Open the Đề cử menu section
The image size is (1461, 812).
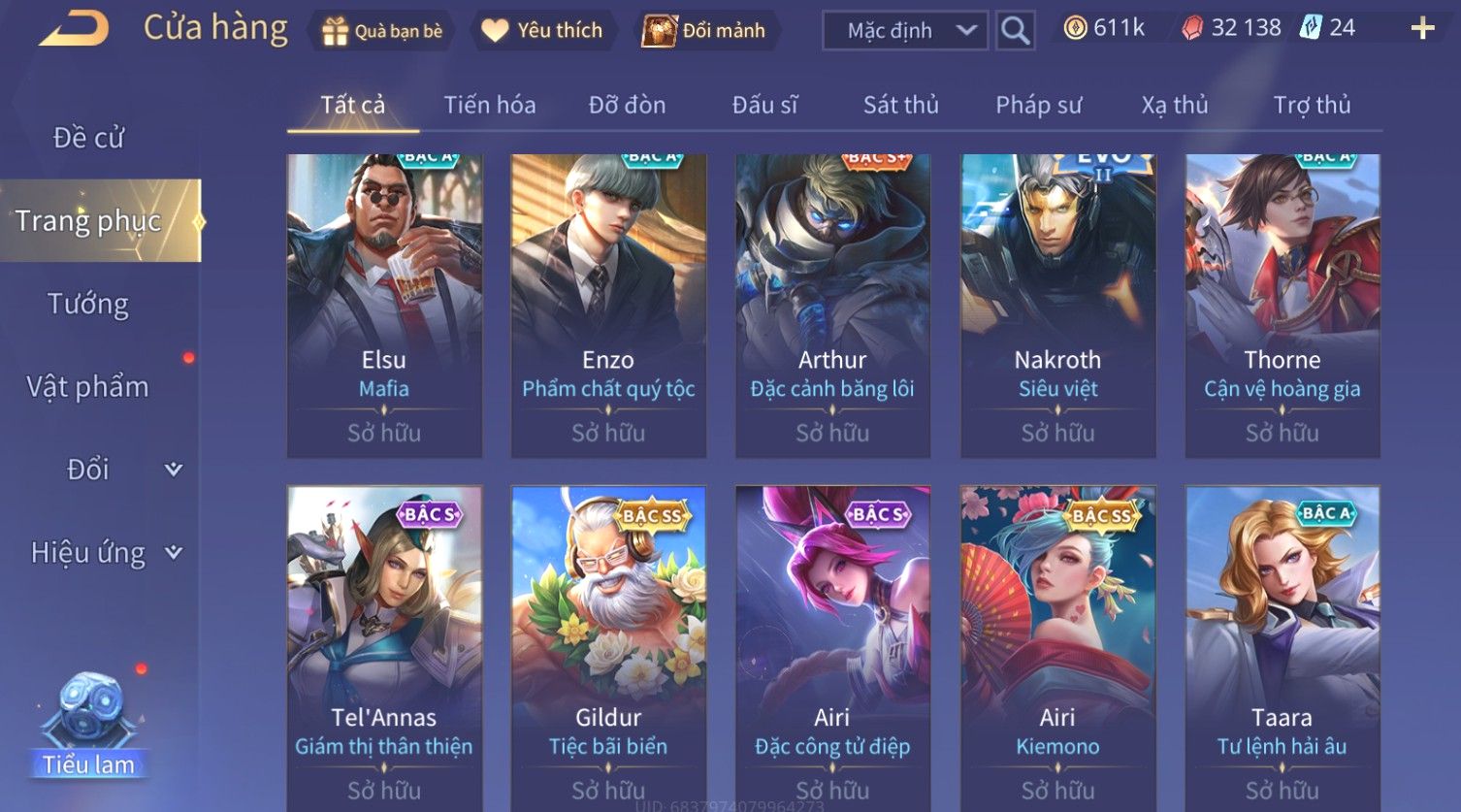coord(88,138)
